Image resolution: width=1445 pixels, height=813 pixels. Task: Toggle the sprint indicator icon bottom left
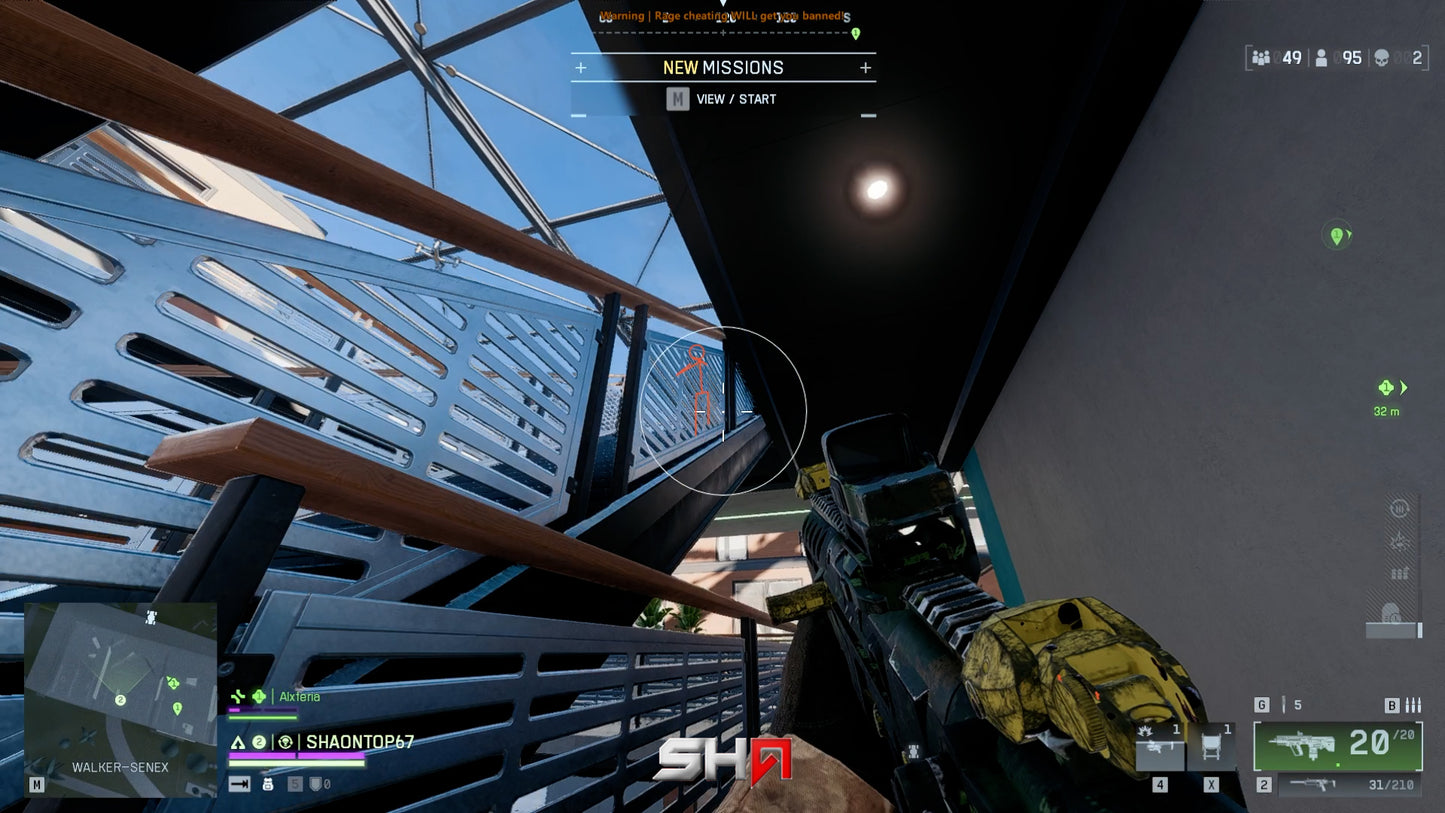[239, 783]
